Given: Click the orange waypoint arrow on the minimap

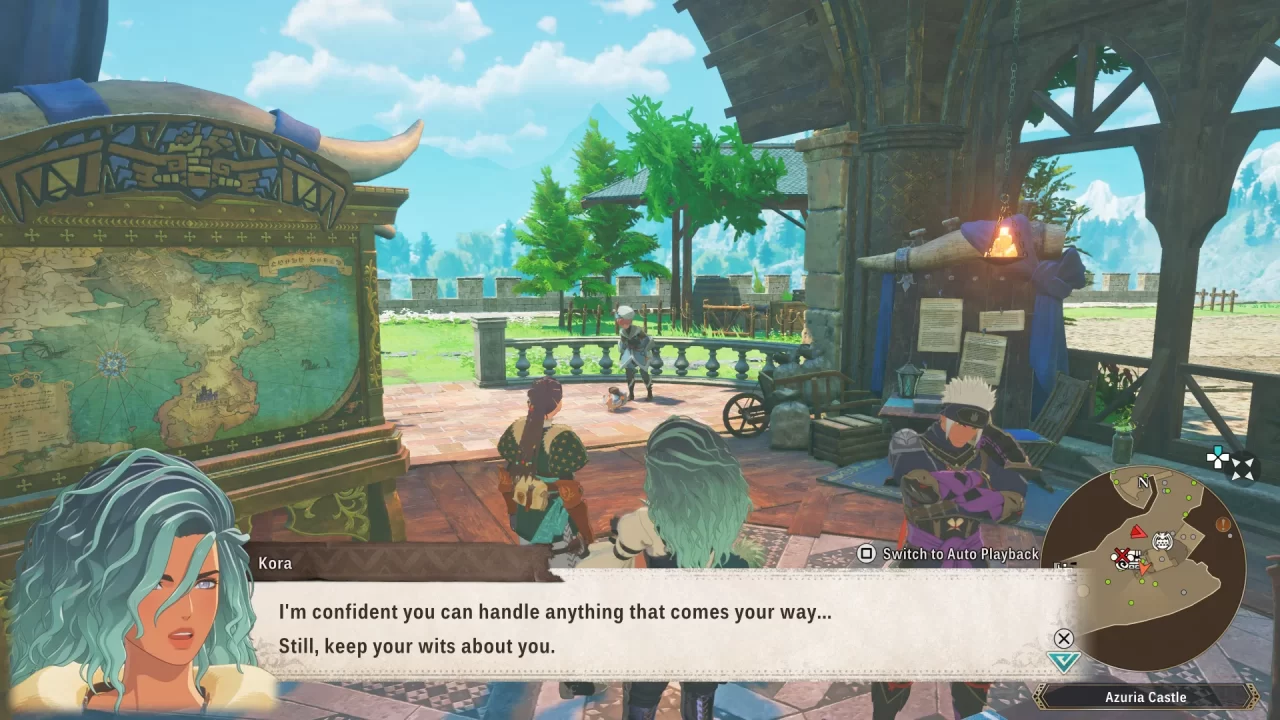Looking at the screenshot, I should click(x=1143, y=568).
